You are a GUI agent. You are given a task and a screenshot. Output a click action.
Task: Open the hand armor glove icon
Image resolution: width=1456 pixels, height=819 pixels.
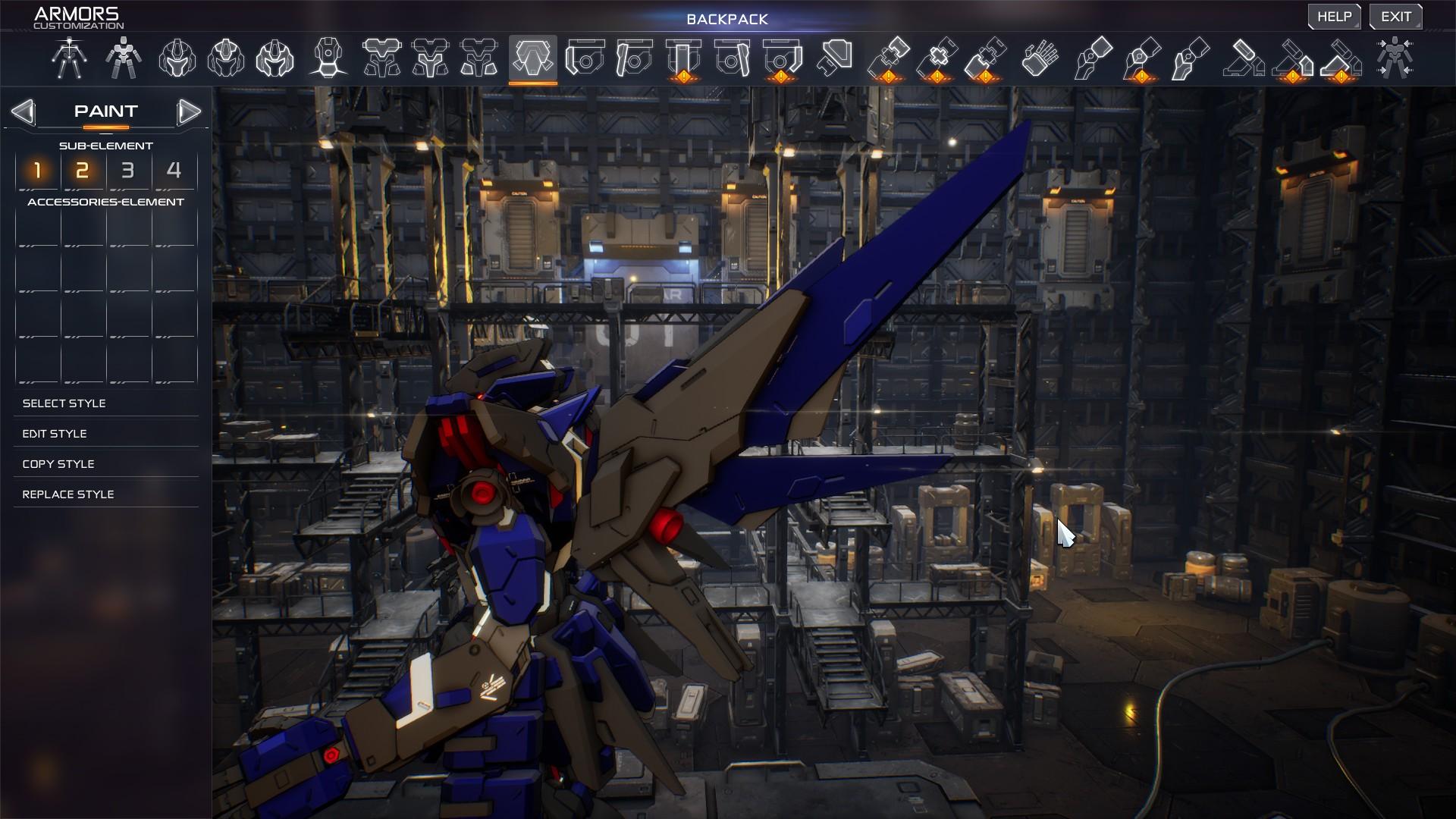click(1040, 58)
